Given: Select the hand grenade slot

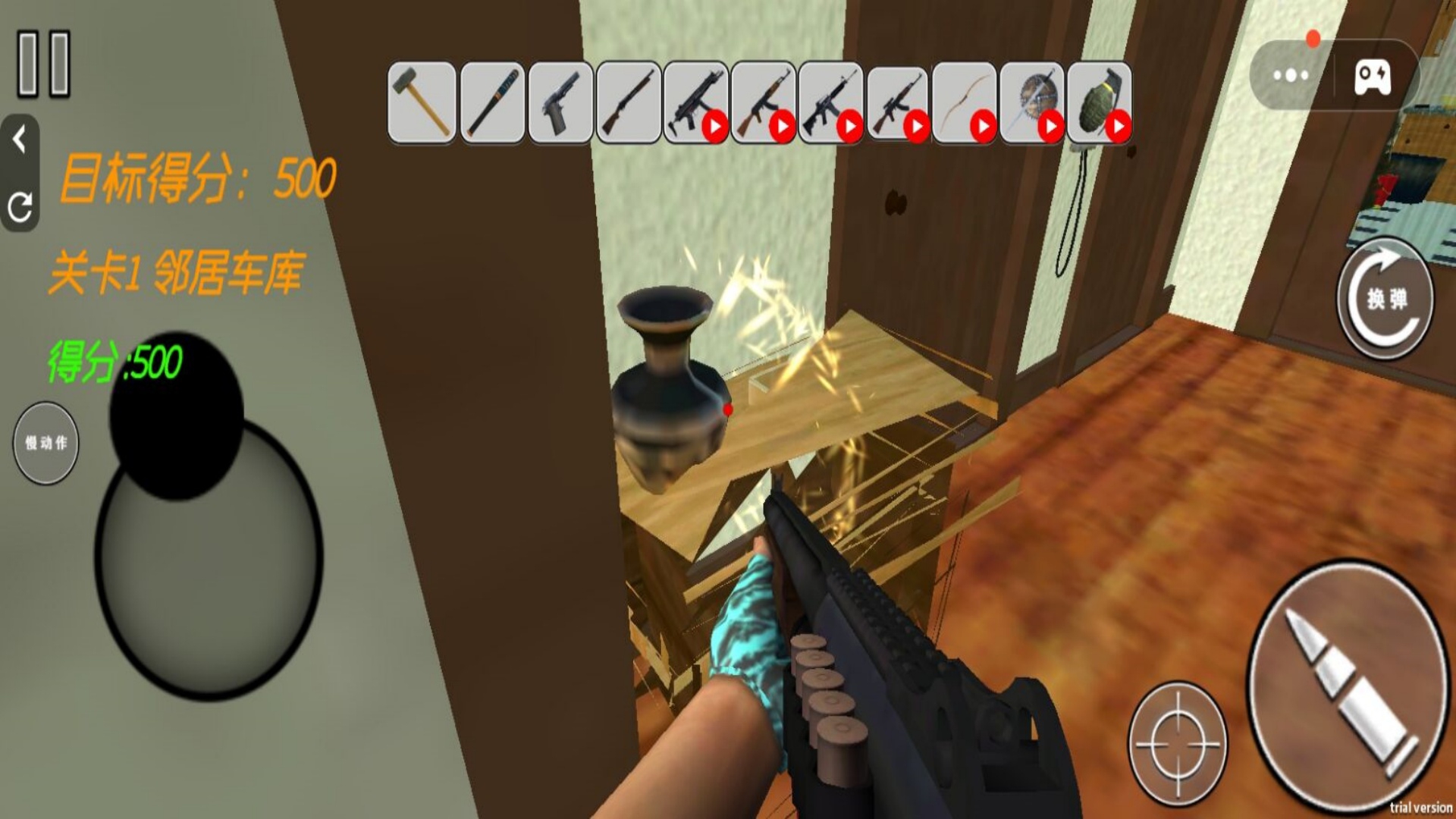Looking at the screenshot, I should [x=1099, y=103].
